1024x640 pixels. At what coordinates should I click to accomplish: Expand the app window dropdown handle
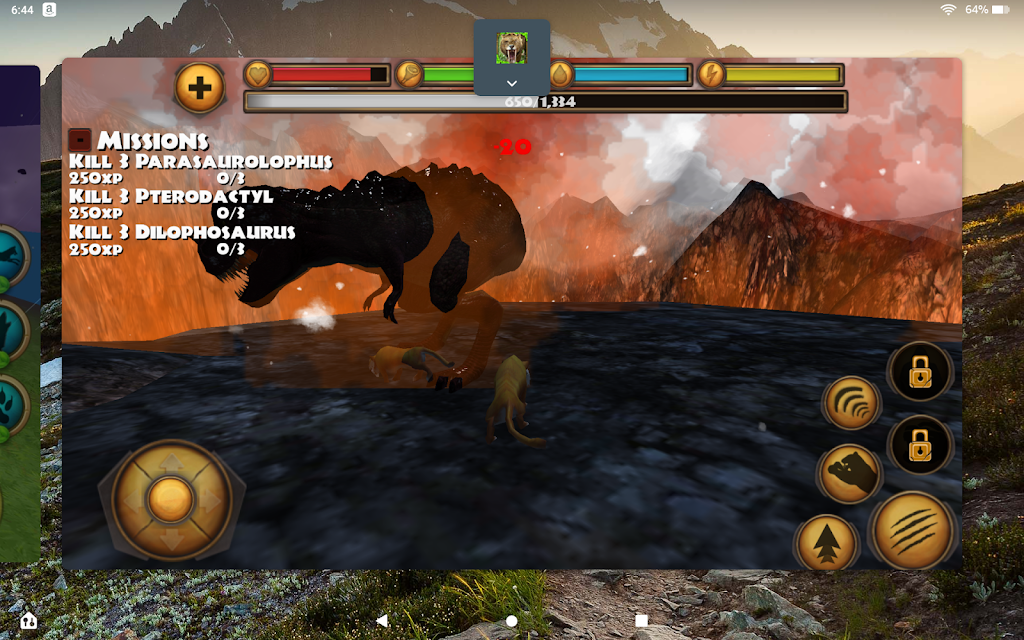click(x=512, y=82)
